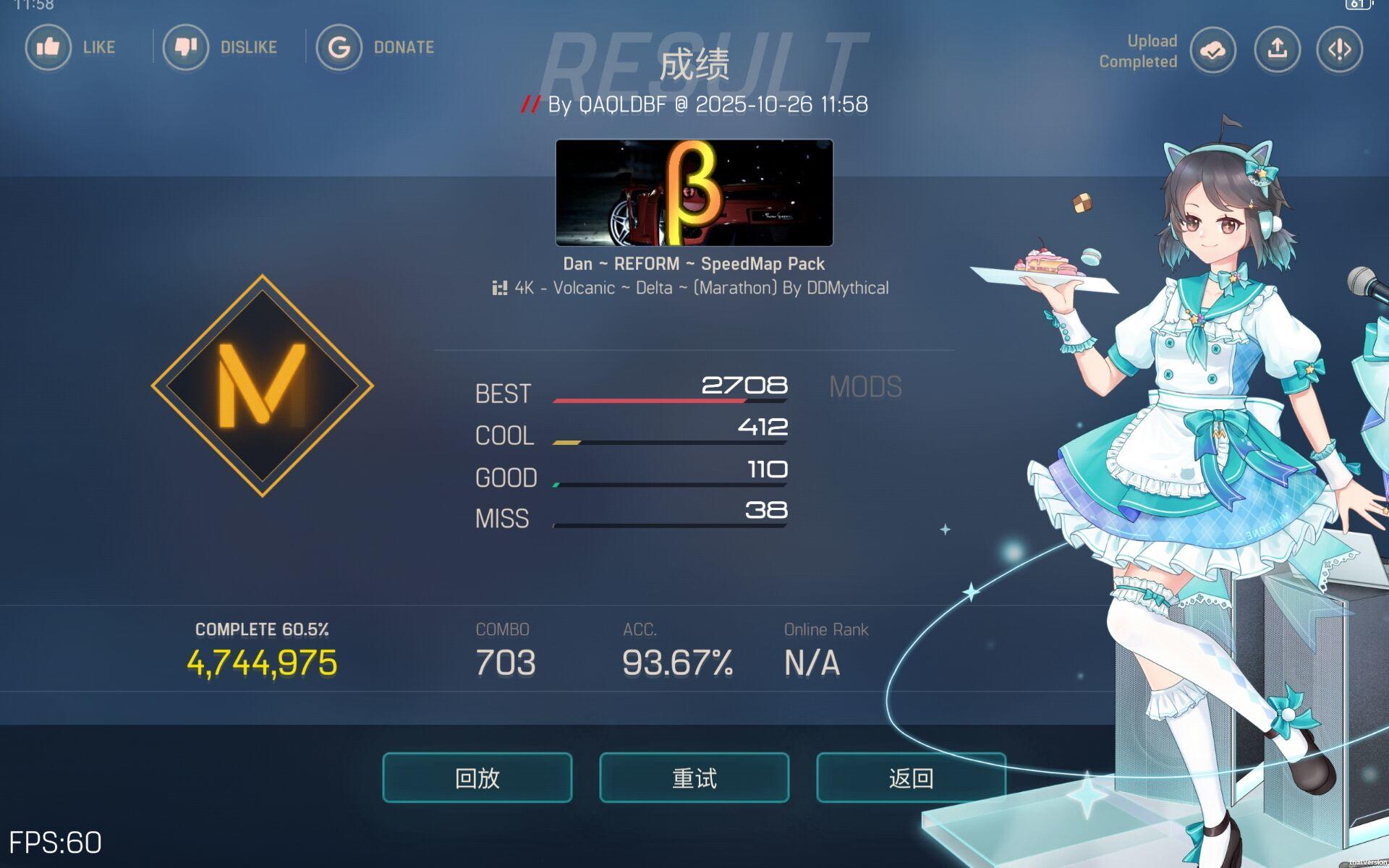This screenshot has width=1389, height=868.
Task: Toggle like on this score
Action: point(48,47)
